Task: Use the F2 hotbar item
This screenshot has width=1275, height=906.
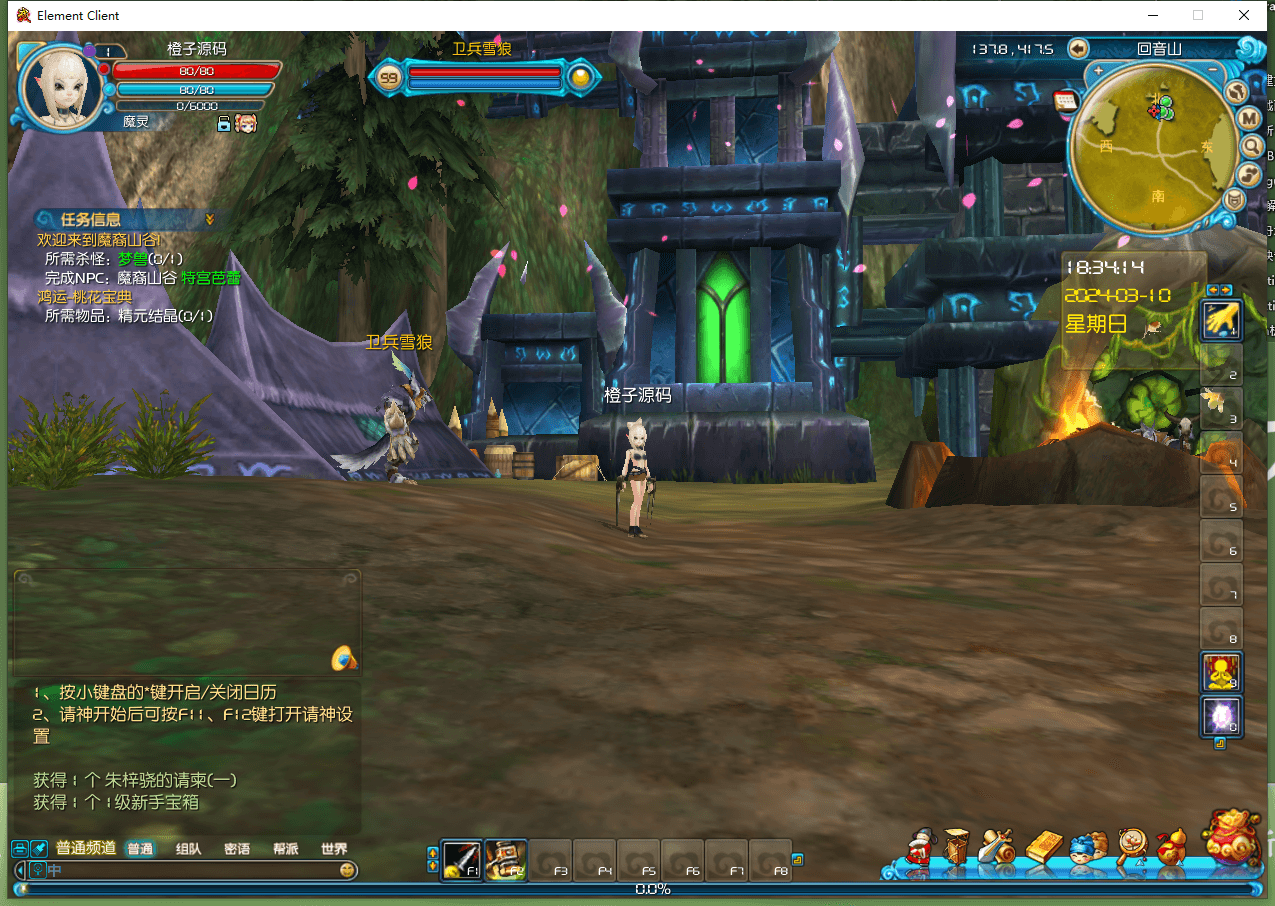Action: (x=505, y=858)
